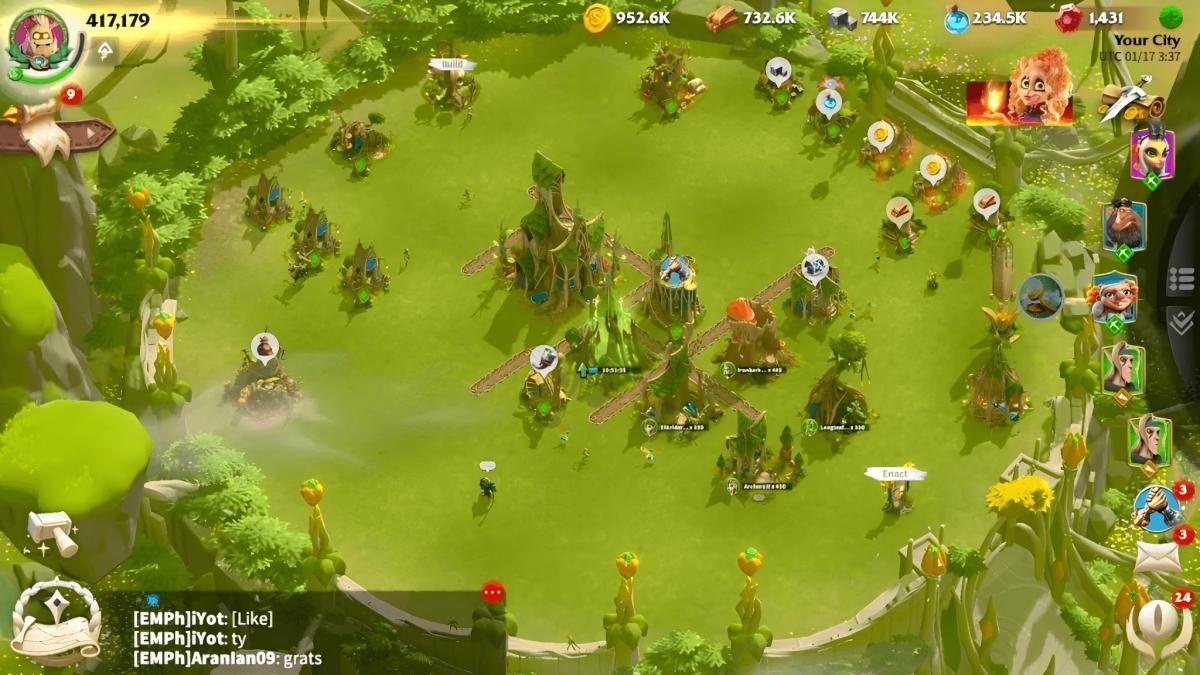The width and height of the screenshot is (1200, 675).
Task: Open the alliance handshake icon
Action: point(1157,508)
